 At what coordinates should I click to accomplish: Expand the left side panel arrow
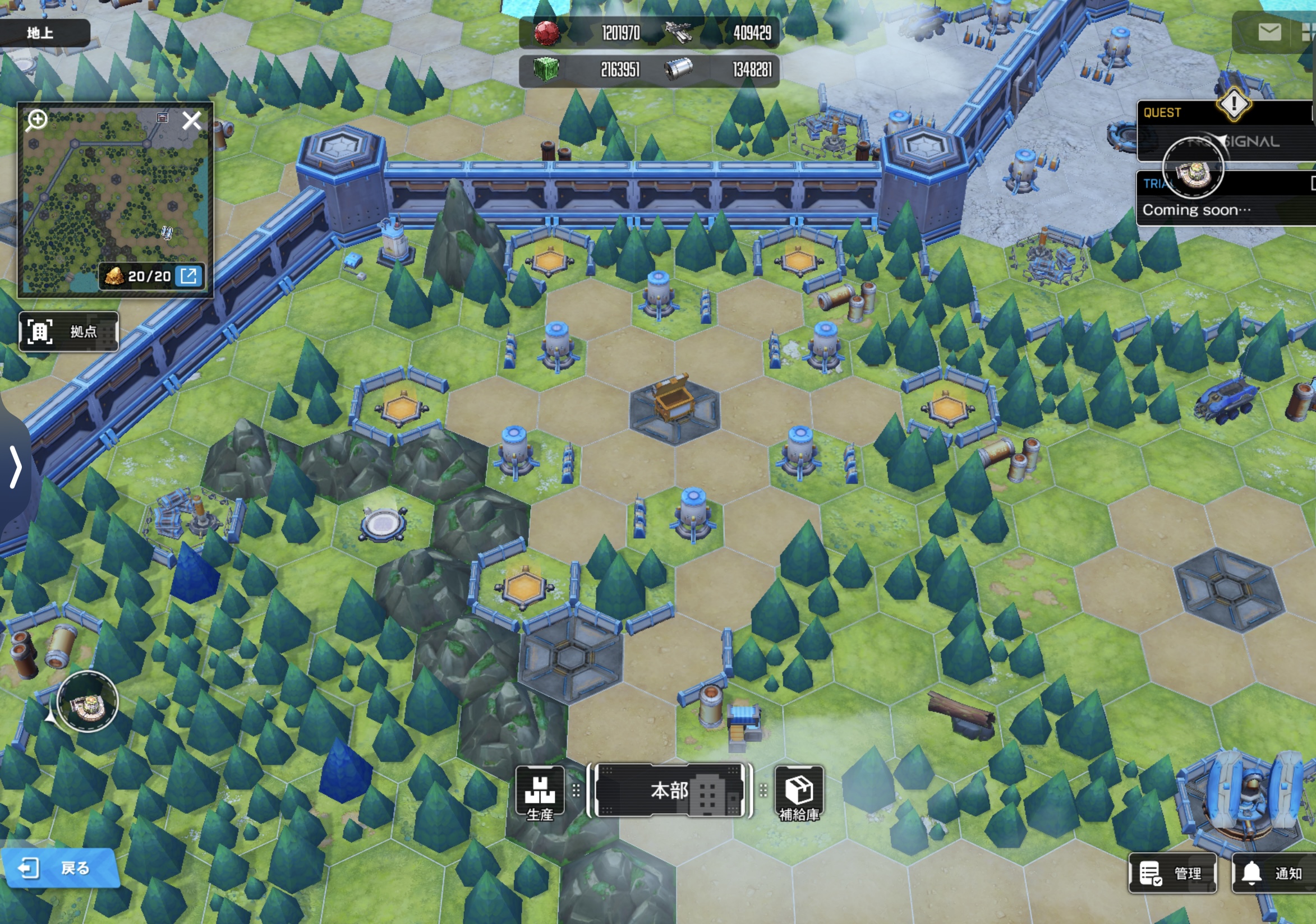tap(16, 468)
